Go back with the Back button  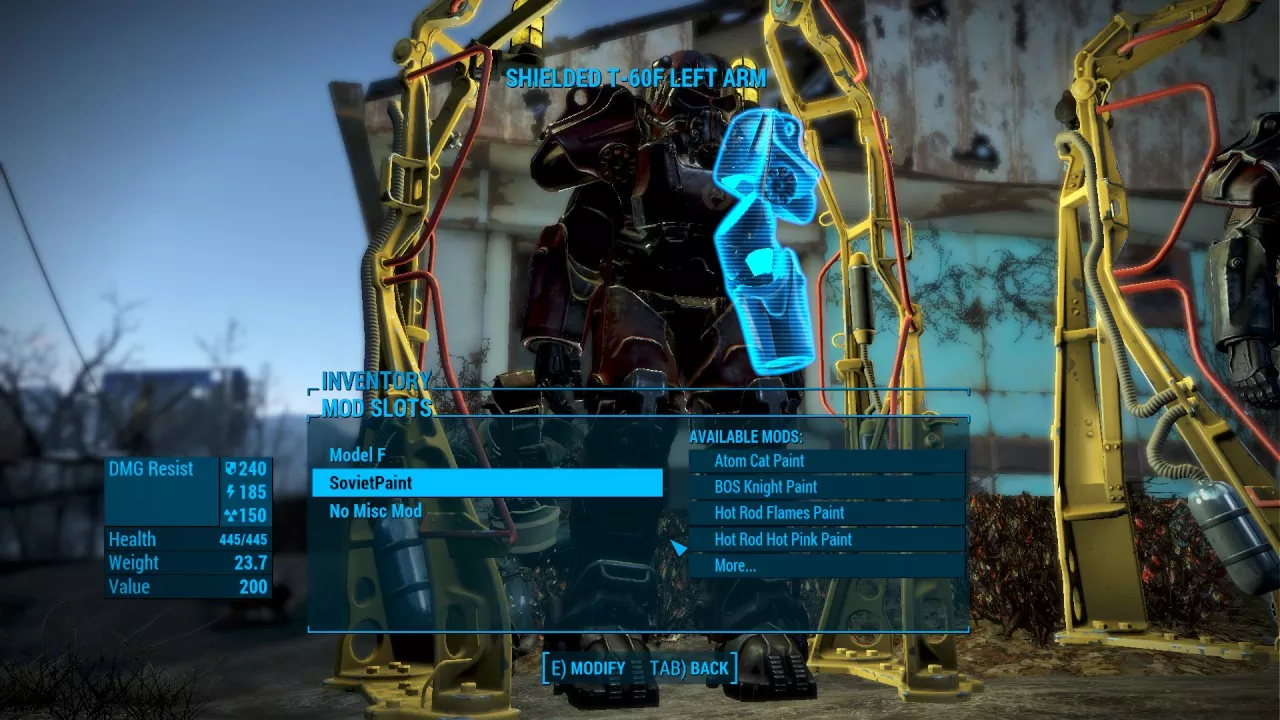click(x=690, y=668)
